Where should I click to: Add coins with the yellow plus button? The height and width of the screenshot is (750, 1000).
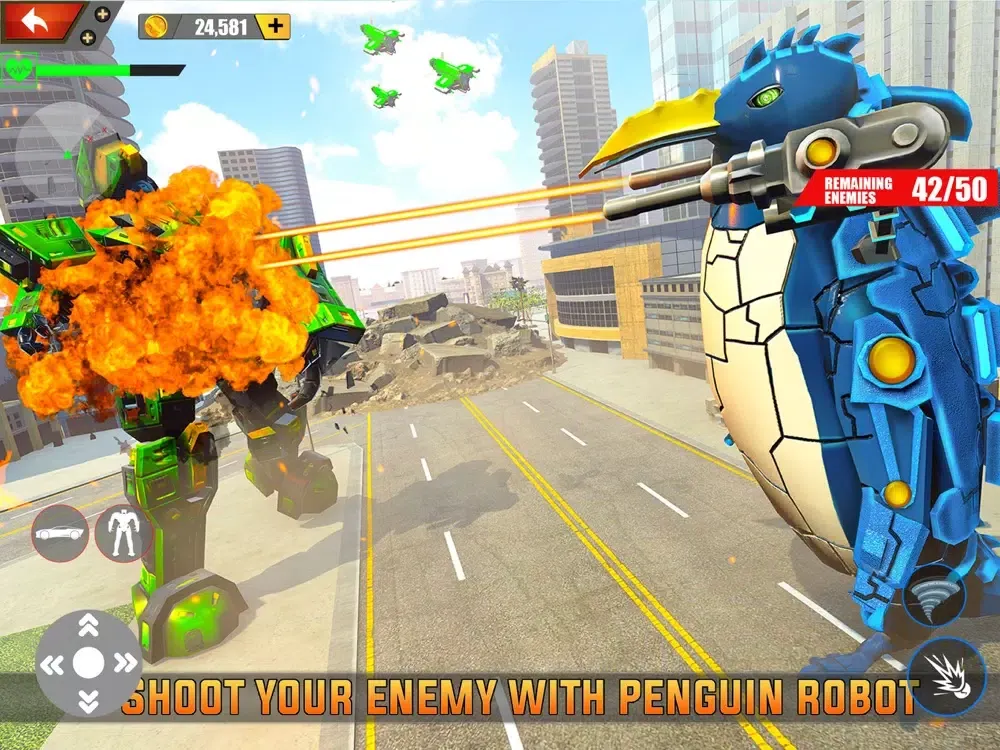point(273,27)
